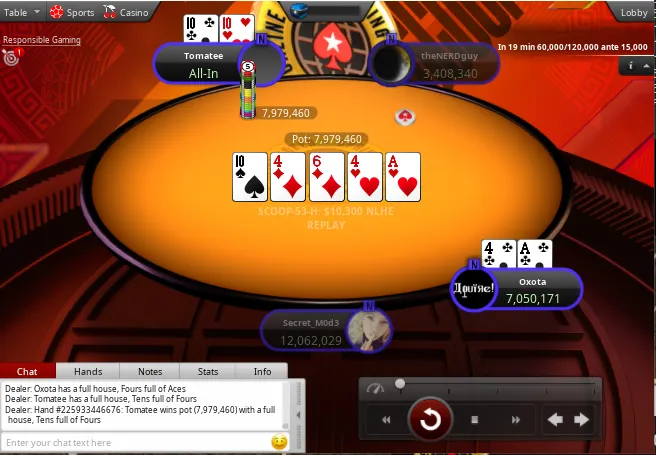Rewind the replay
Screen dimensions: 656x455
pyautogui.click(x=386, y=420)
